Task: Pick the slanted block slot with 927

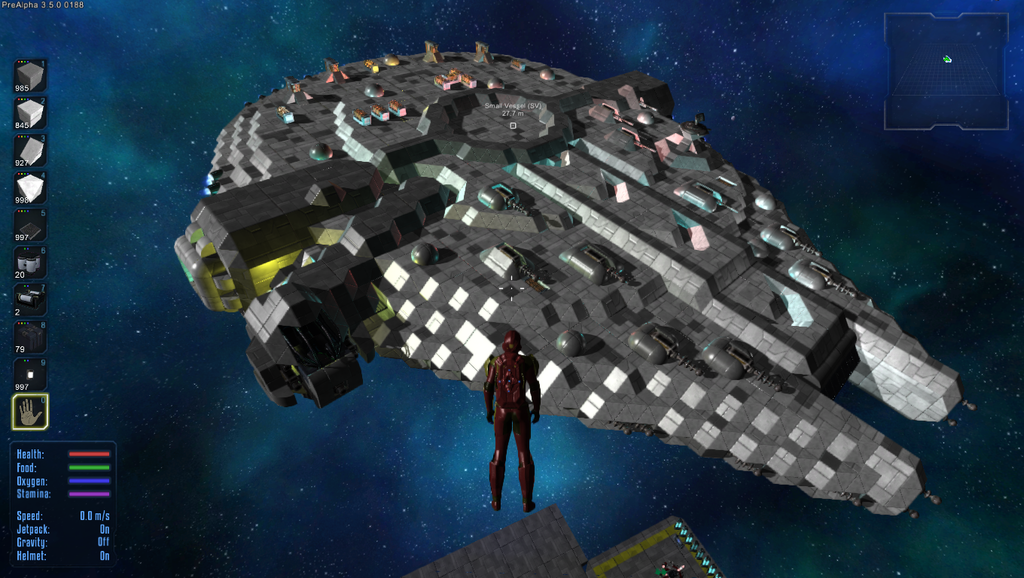Action: point(30,151)
